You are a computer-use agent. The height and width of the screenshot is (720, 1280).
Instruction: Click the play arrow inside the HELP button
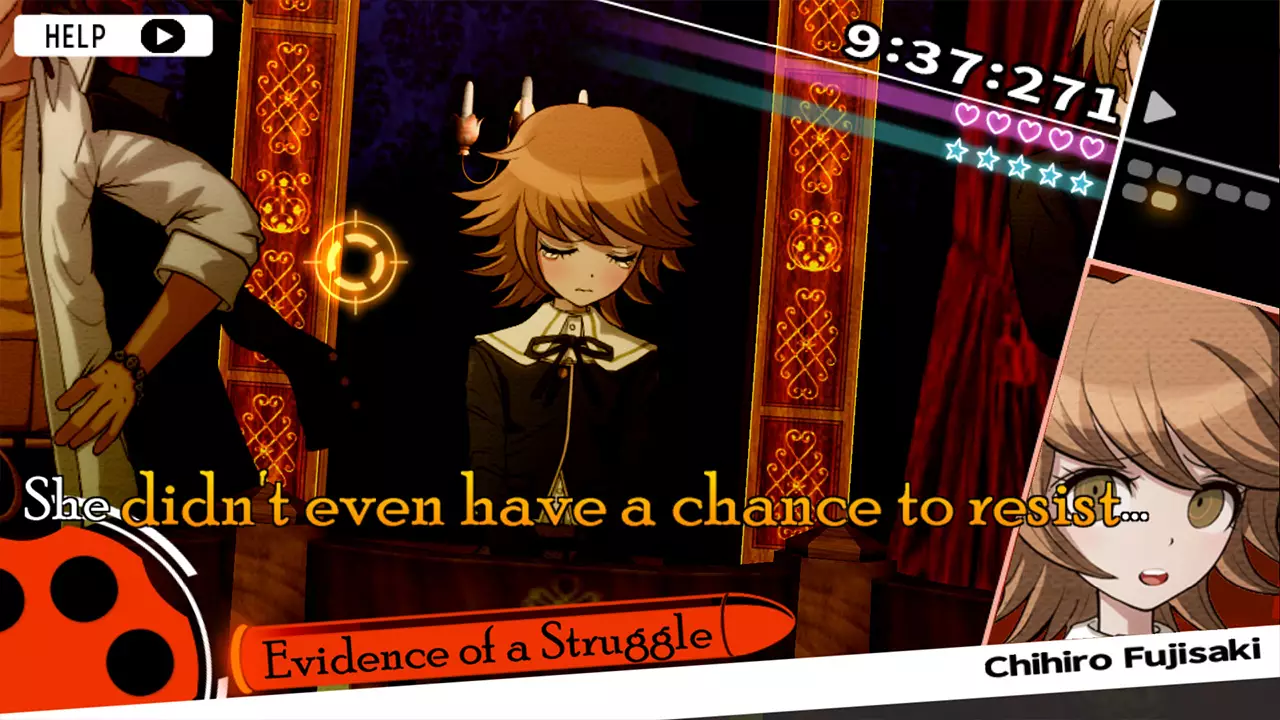164,36
